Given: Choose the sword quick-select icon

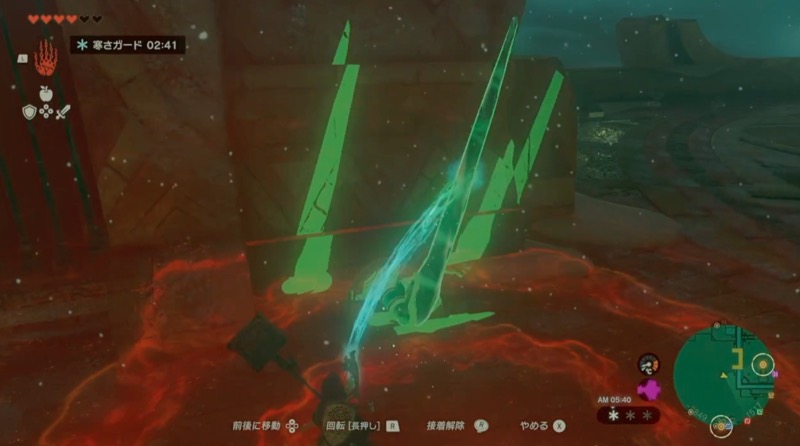Looking at the screenshot, I should pos(62,111).
